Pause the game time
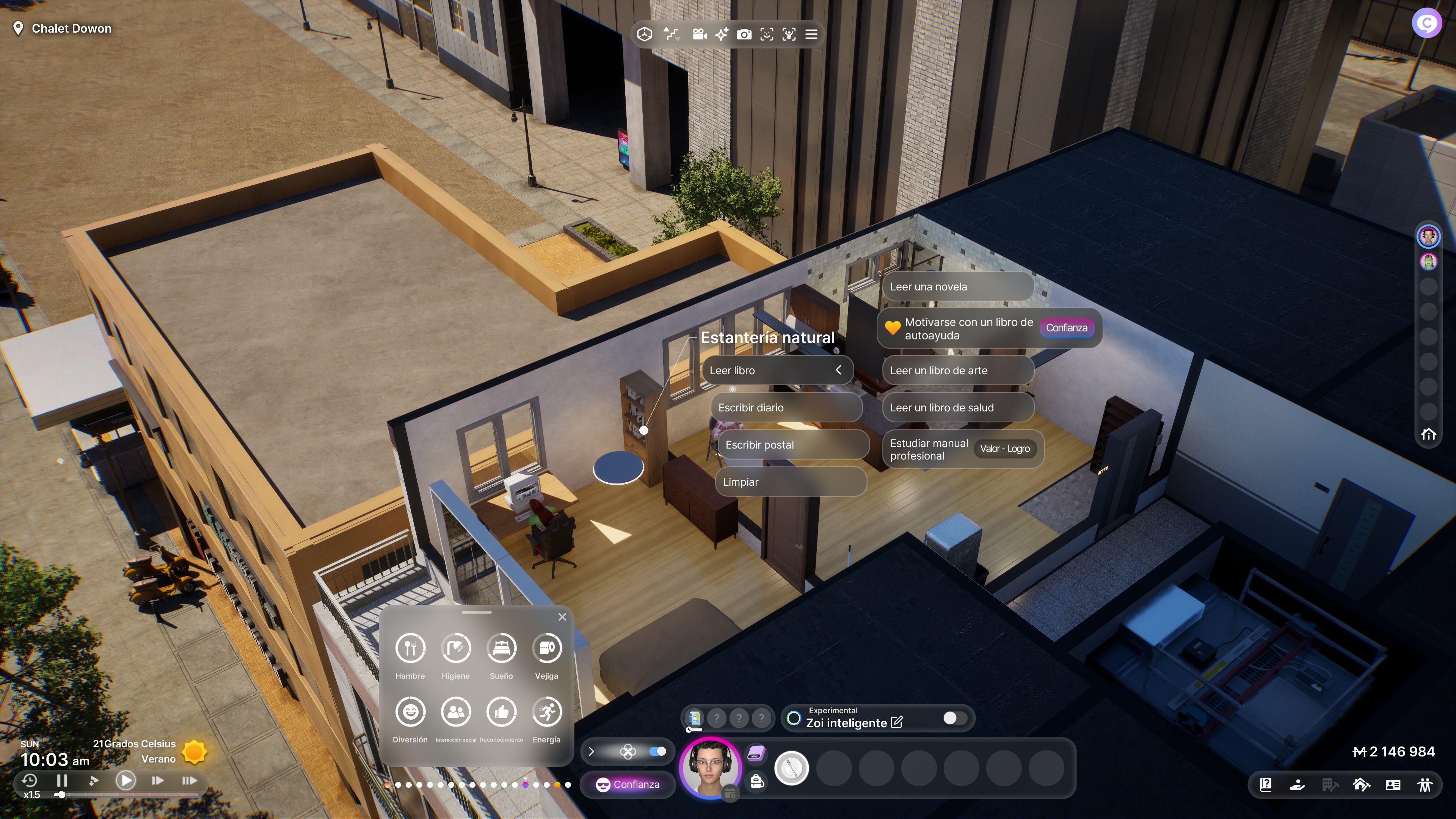 click(x=62, y=781)
